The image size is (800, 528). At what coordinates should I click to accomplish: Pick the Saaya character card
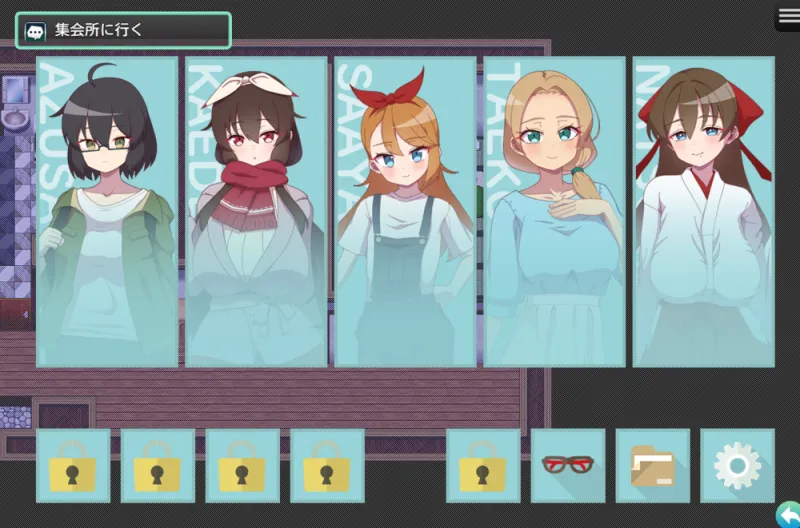(405, 212)
